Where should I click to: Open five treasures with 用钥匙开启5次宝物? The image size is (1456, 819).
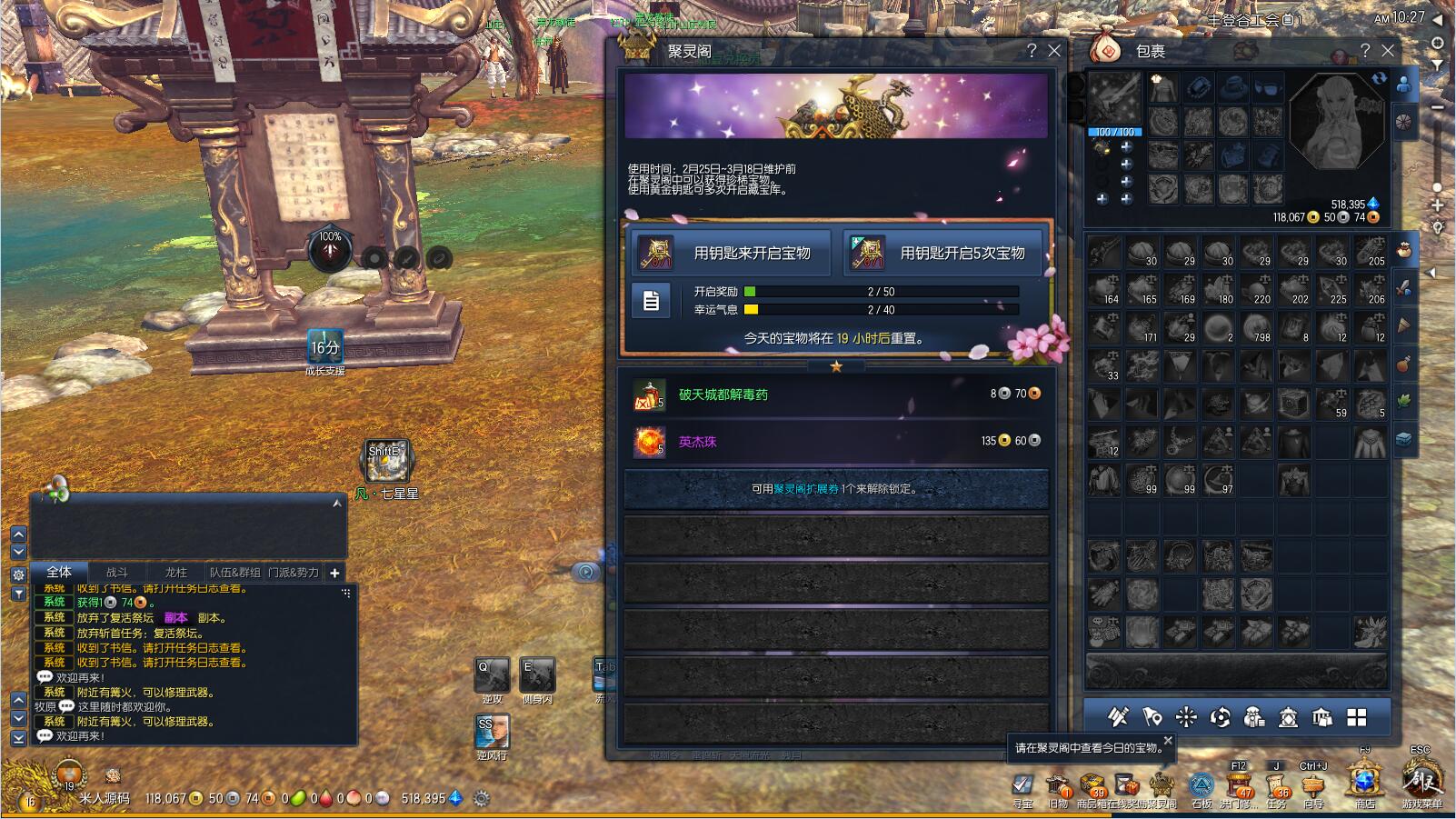click(944, 253)
